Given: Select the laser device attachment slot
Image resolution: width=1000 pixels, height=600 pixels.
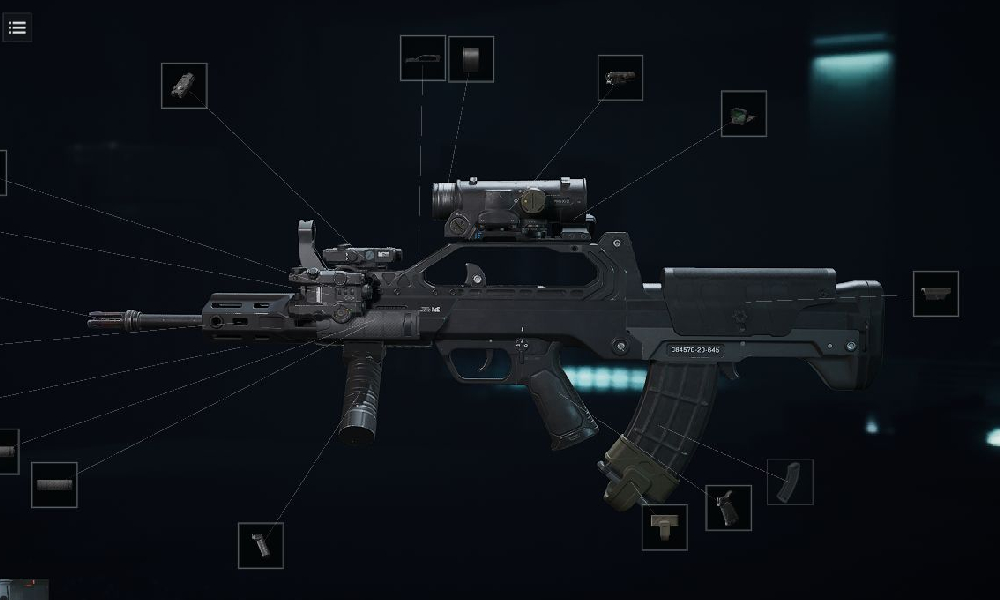Looking at the screenshot, I should [x=184, y=86].
